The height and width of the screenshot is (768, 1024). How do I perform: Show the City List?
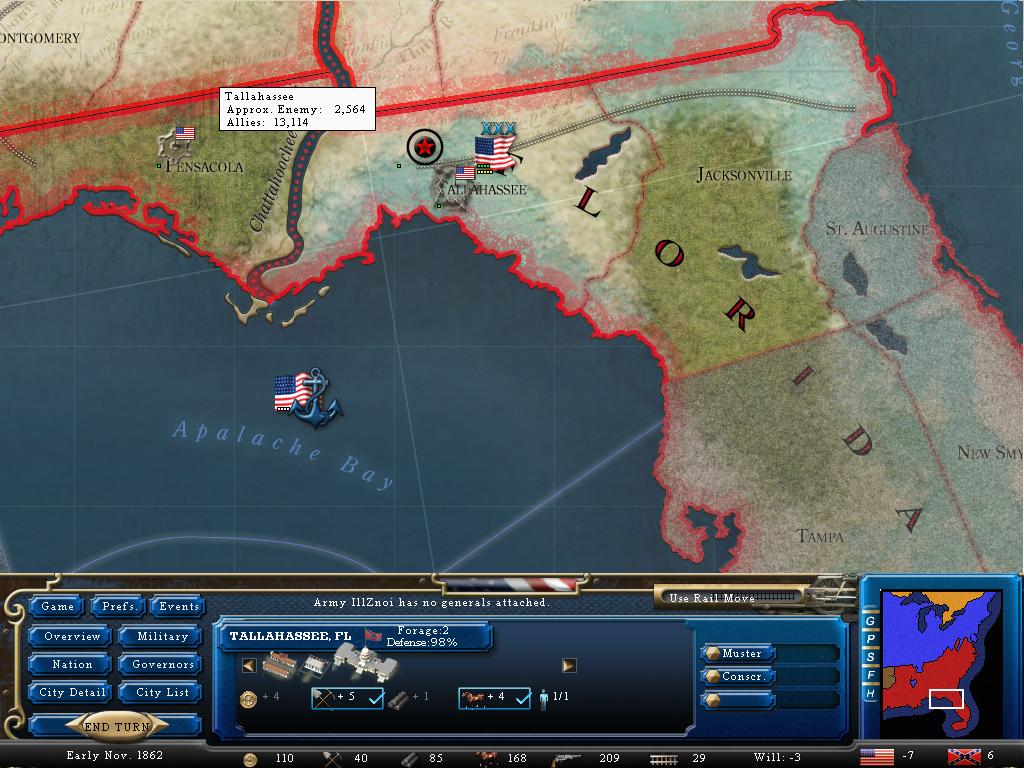(162, 692)
